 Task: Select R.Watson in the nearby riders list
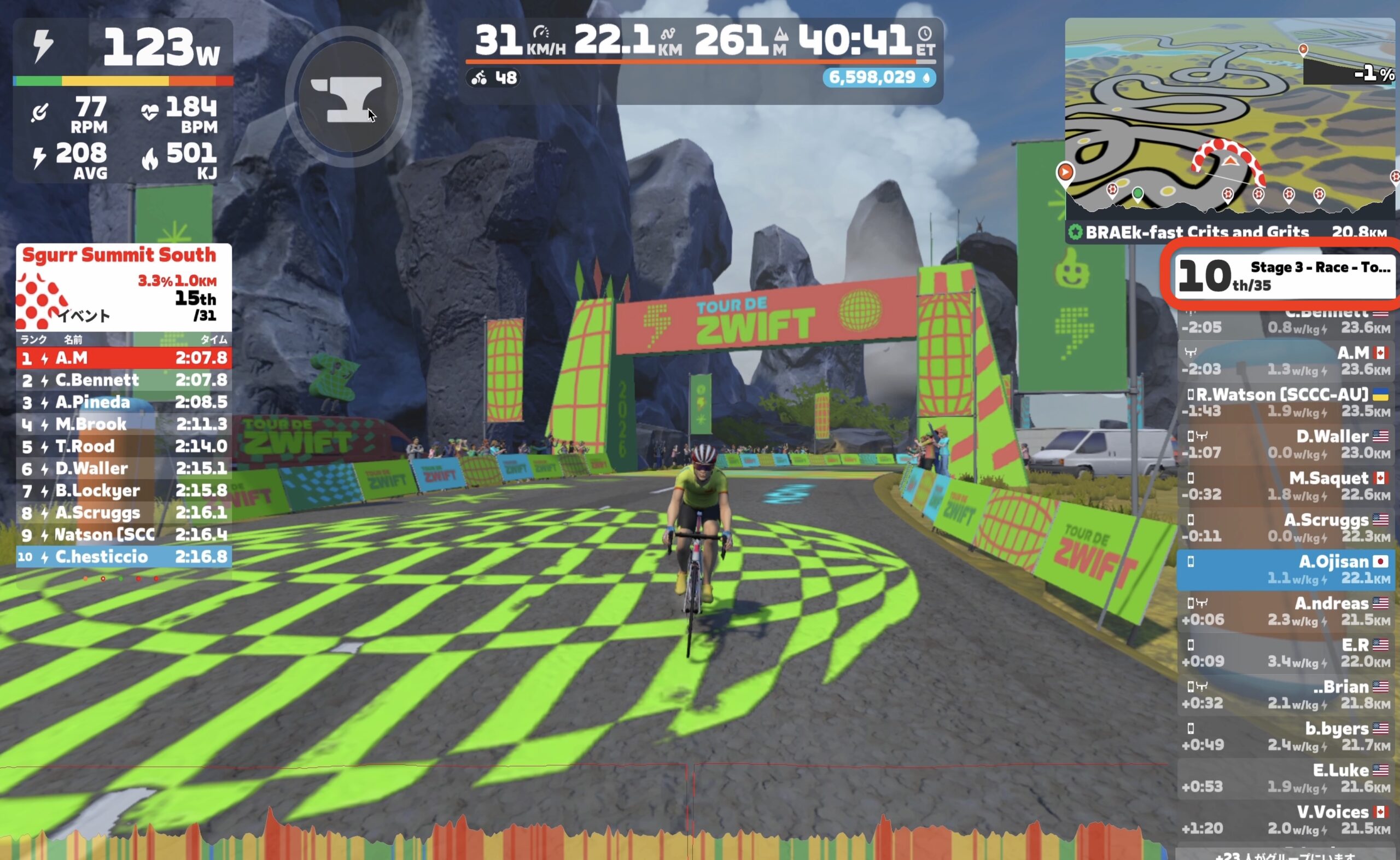click(1285, 402)
